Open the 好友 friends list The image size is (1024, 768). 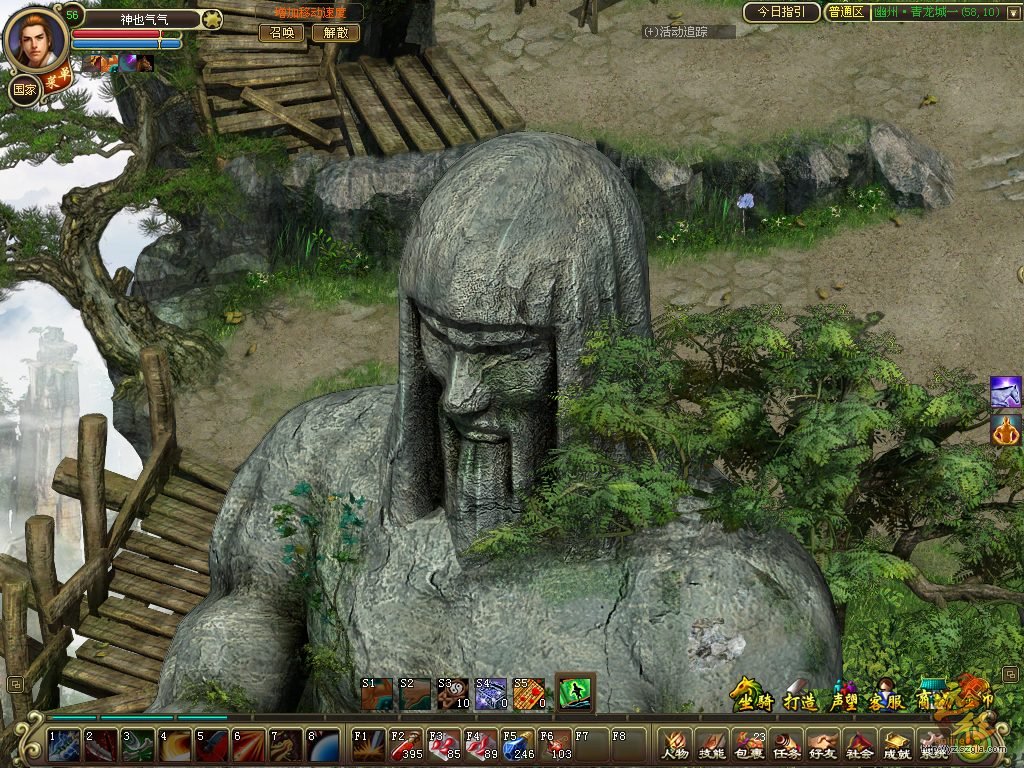tap(822, 745)
